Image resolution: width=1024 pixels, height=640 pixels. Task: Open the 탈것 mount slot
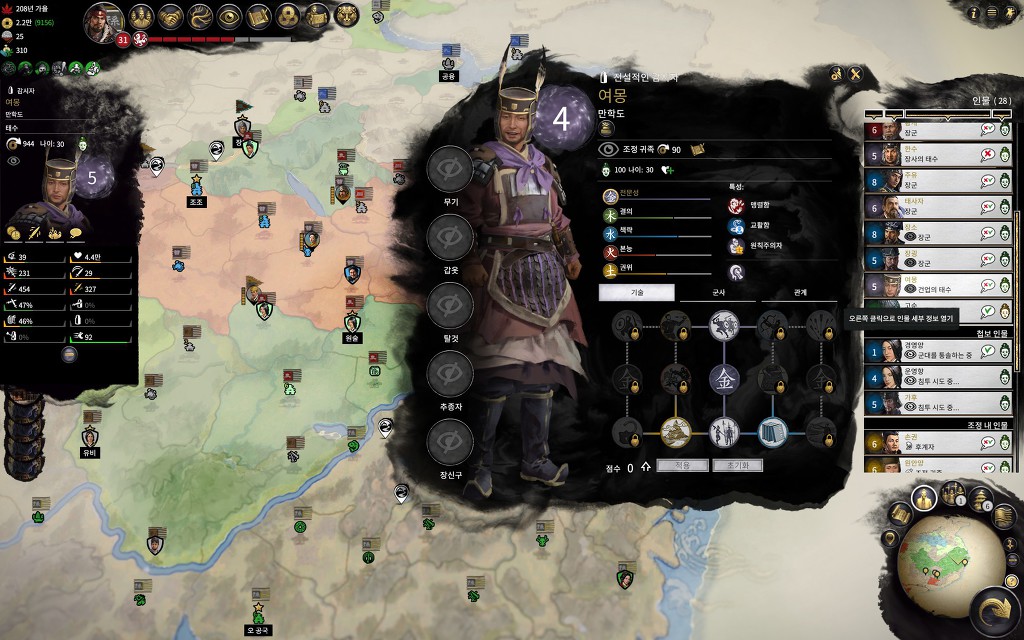tap(450, 306)
